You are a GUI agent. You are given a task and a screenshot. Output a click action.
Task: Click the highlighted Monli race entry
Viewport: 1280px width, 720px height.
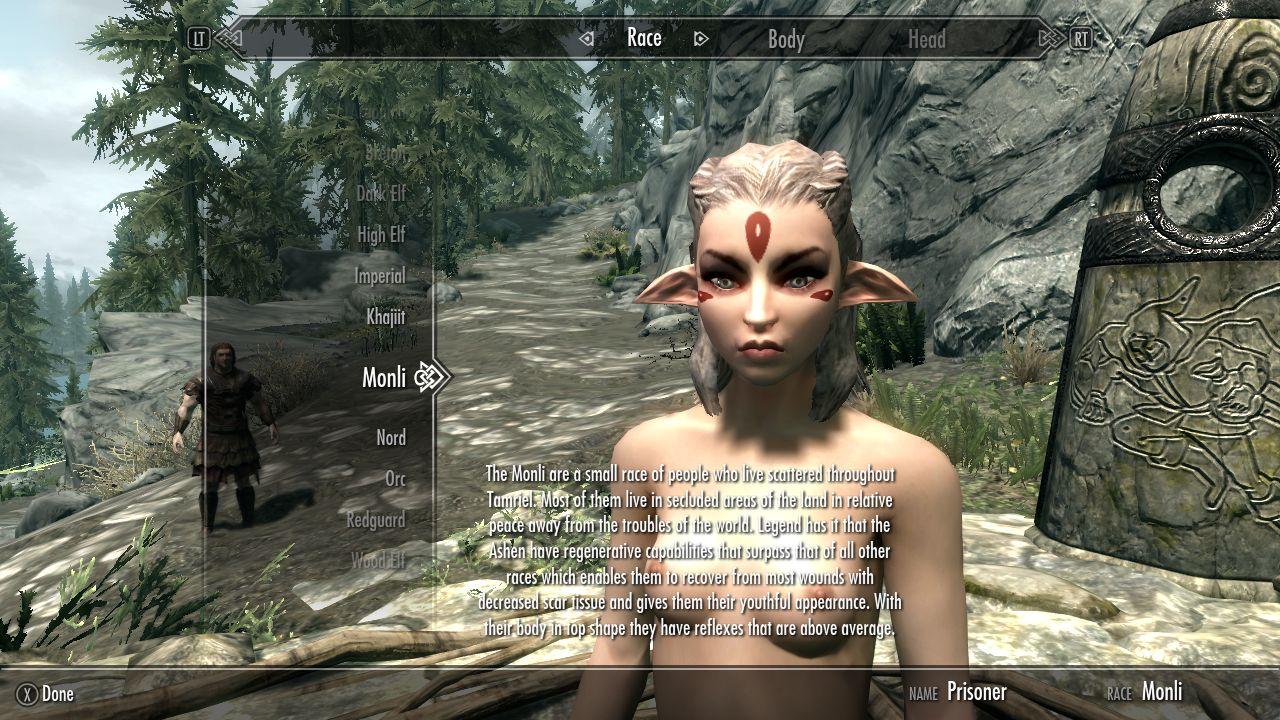coord(384,377)
